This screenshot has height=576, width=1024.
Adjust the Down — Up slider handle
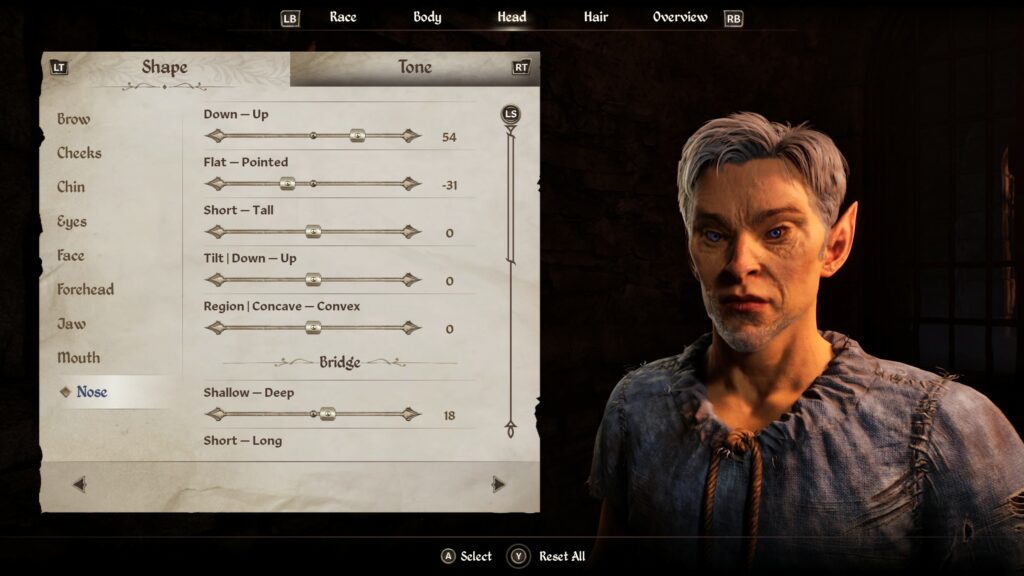click(357, 136)
